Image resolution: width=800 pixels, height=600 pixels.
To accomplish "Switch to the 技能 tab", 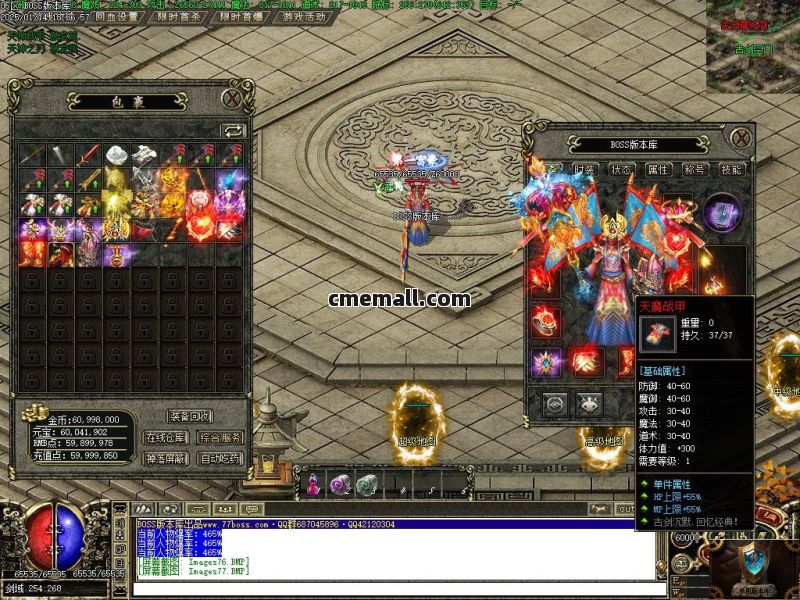I will [x=731, y=170].
